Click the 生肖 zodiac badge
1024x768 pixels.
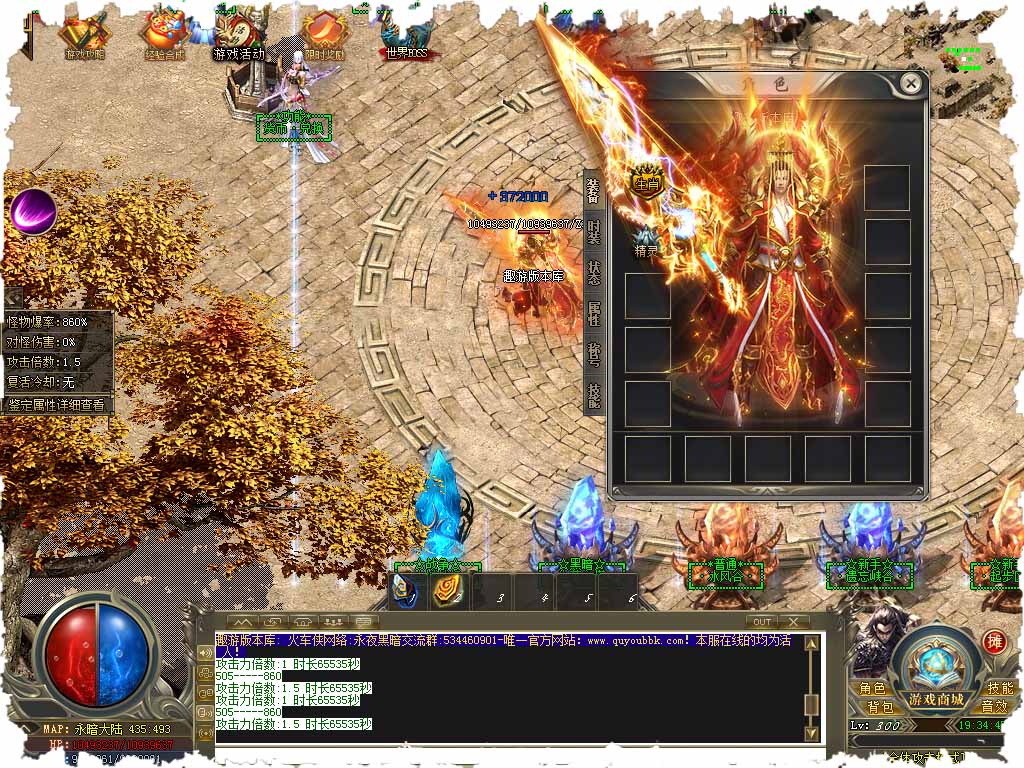(647, 181)
